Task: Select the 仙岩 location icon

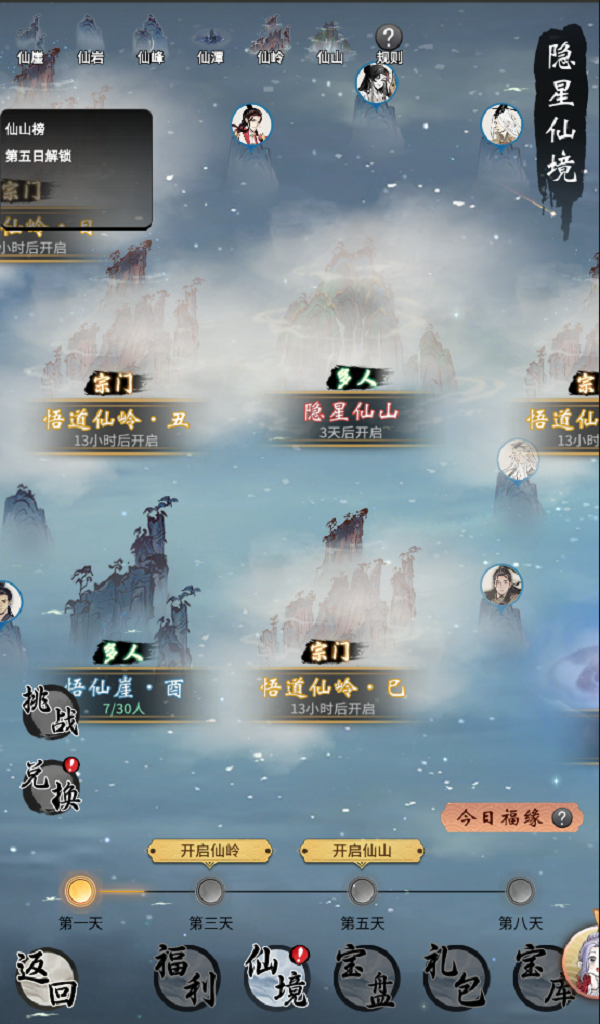Action: click(91, 43)
